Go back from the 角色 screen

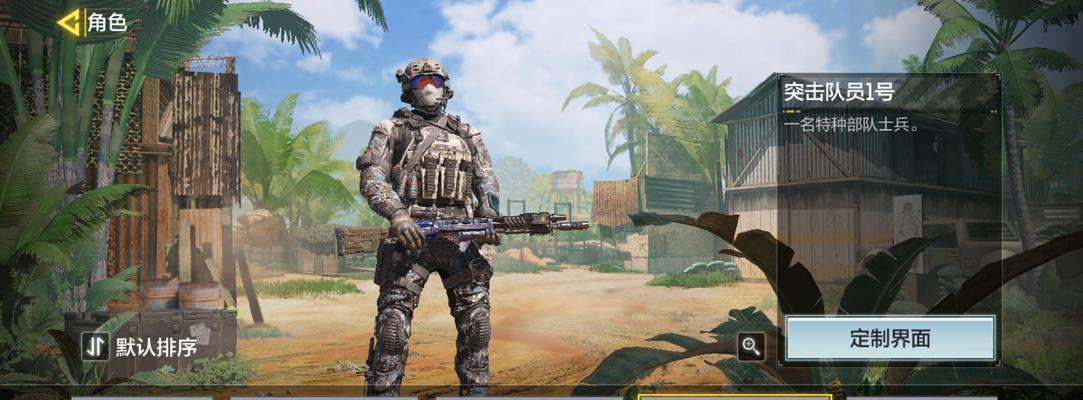70,23
